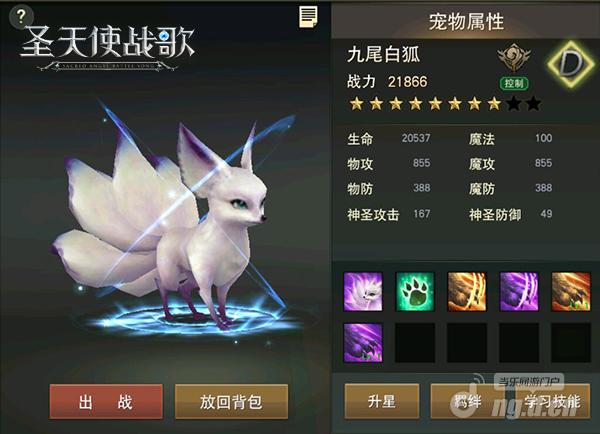Open the notes document icon
The height and width of the screenshot is (434, 600).
click(x=308, y=17)
